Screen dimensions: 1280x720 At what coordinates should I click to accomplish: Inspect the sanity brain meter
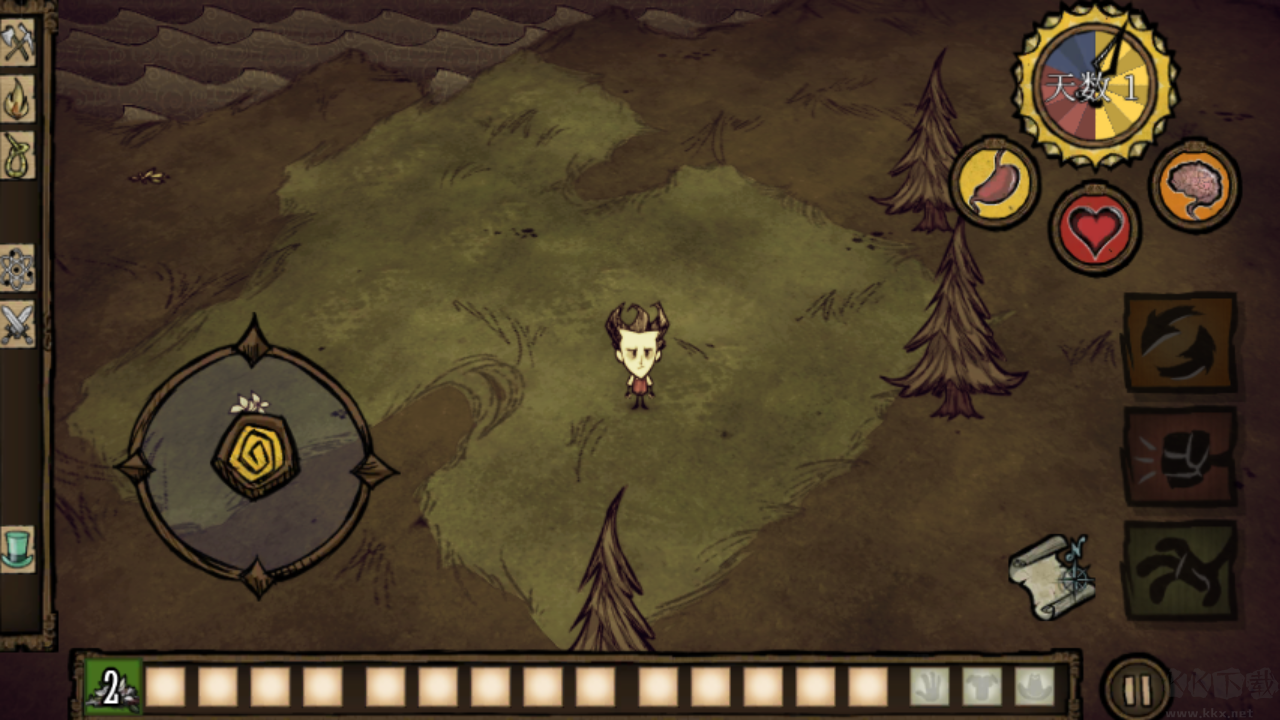(x=1194, y=186)
